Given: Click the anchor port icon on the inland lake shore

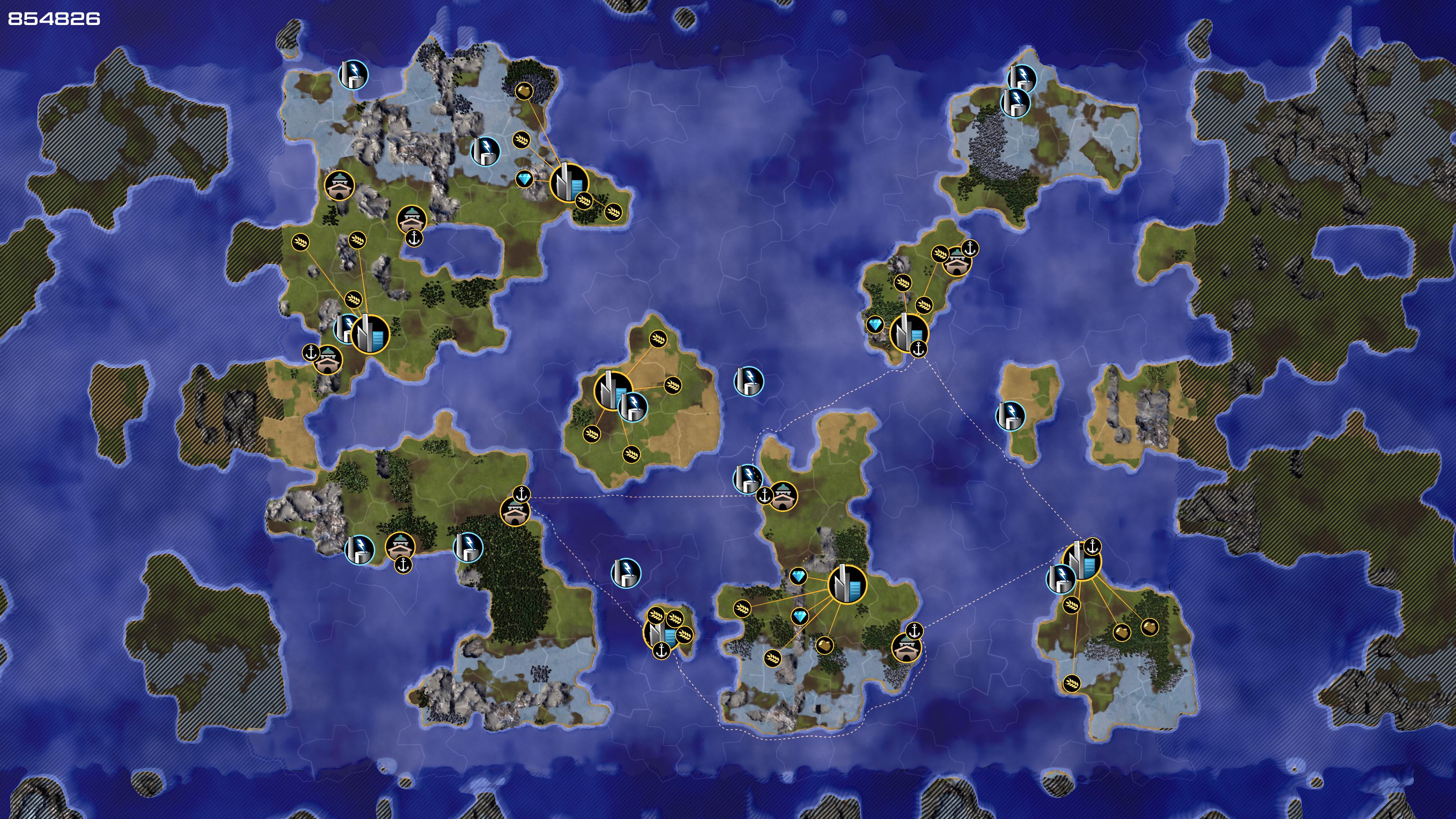Looking at the screenshot, I should 414,238.
